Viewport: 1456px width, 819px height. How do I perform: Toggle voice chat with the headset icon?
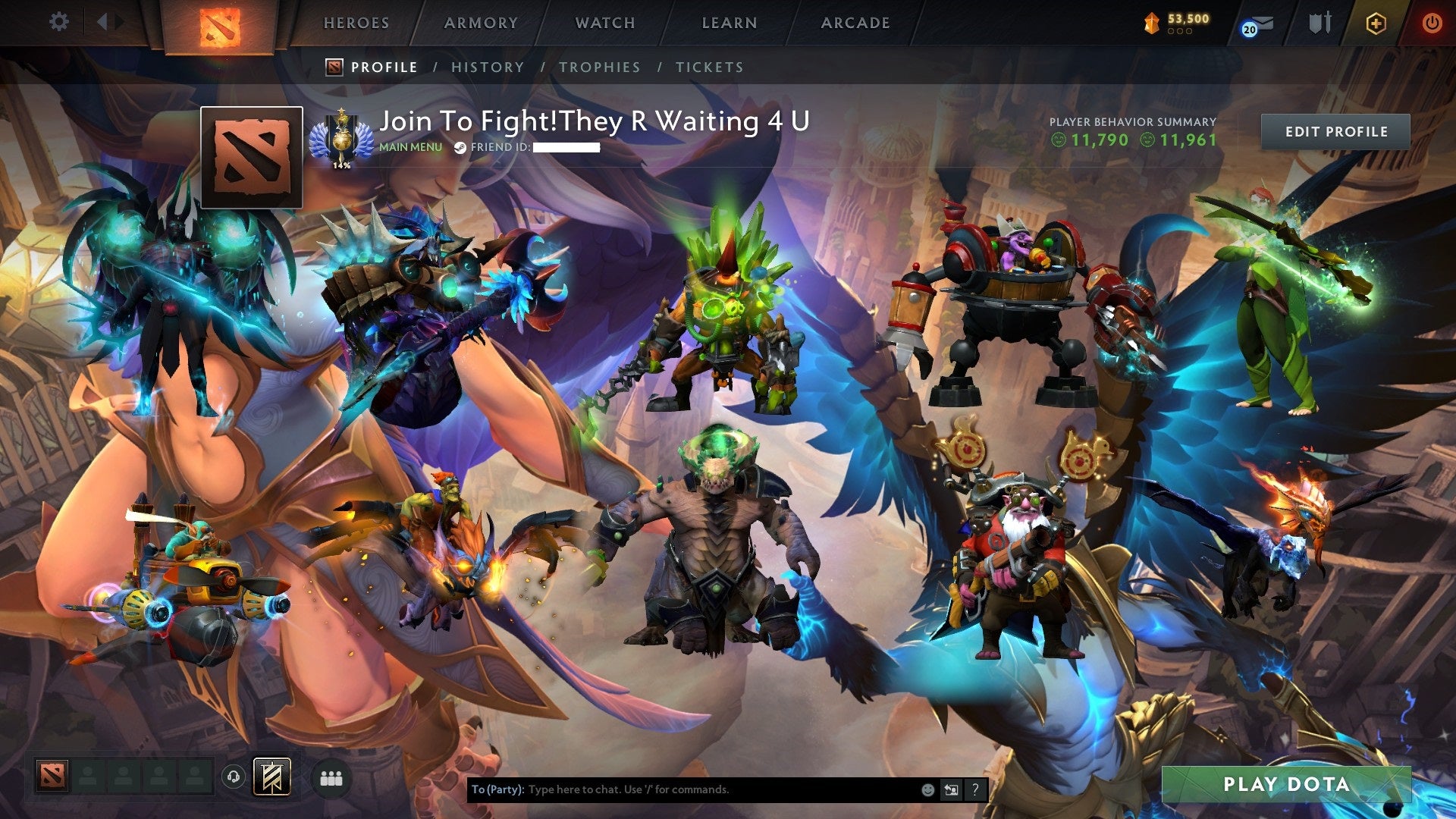pos(234,778)
